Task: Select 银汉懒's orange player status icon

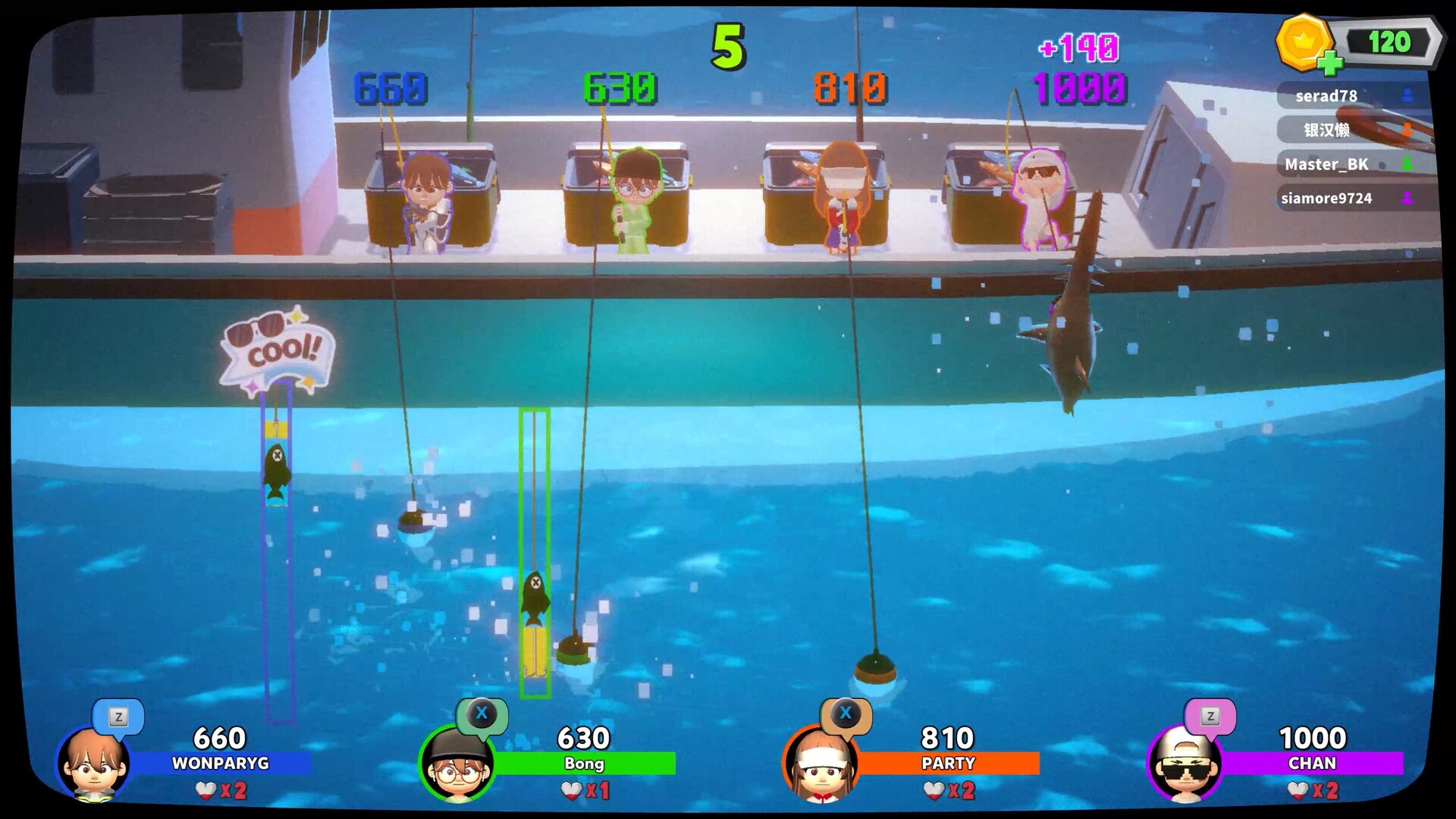Action: pos(1407,130)
